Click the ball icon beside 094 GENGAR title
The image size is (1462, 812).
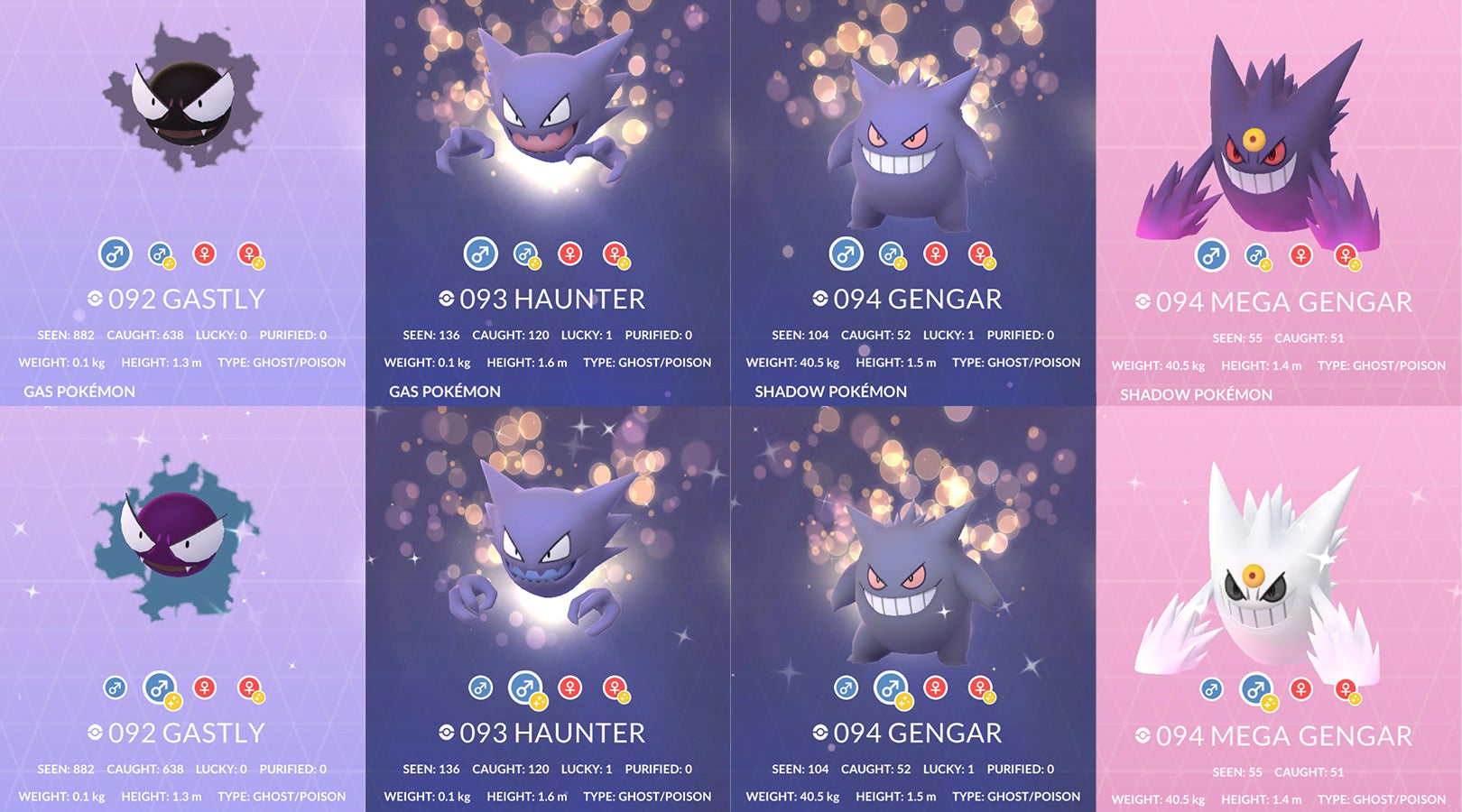click(821, 299)
